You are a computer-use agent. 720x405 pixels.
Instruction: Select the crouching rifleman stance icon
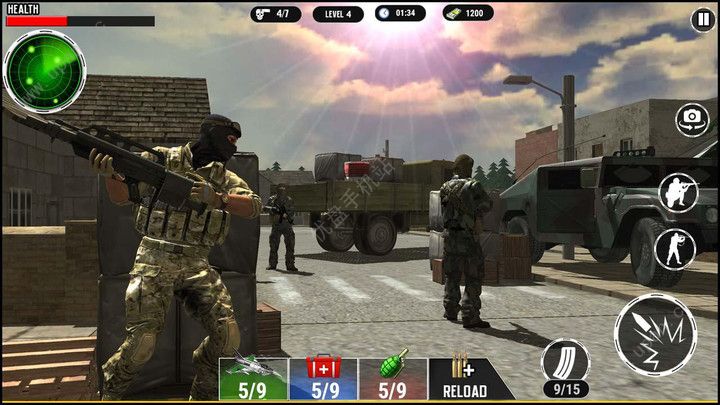point(677,192)
